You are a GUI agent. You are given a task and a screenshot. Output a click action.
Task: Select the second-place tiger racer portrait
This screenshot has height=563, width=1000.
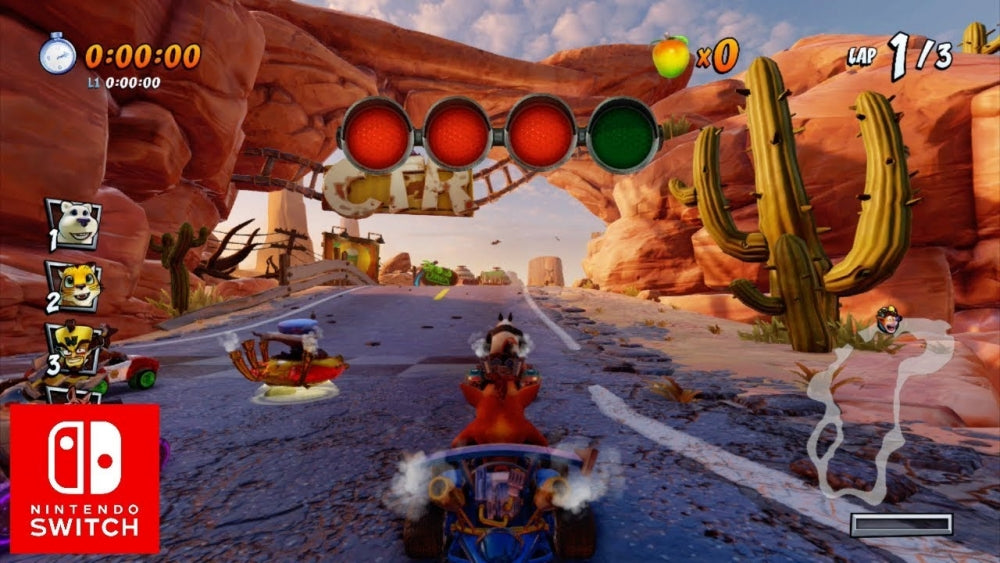point(74,287)
